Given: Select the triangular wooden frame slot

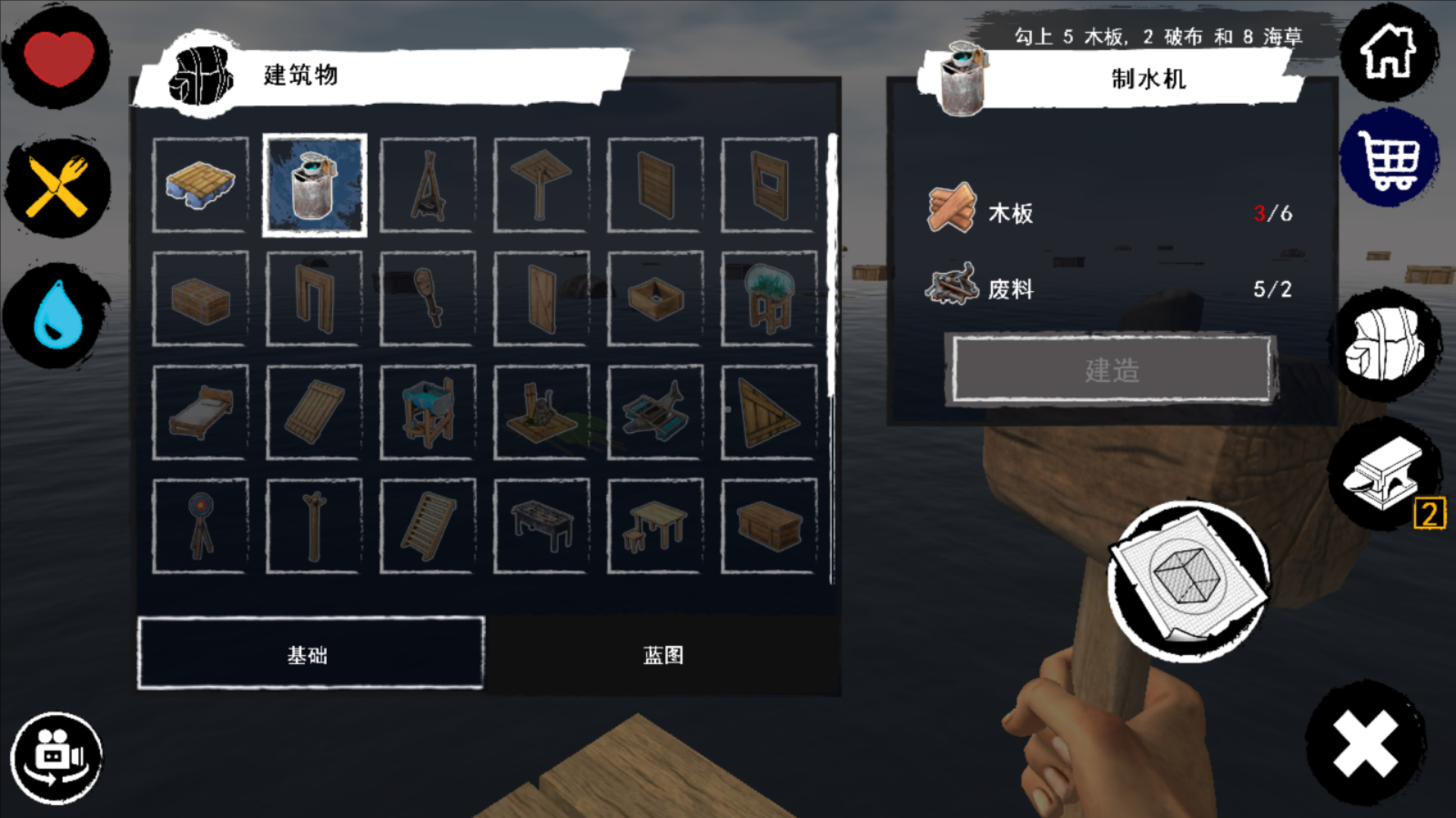Looking at the screenshot, I should click(769, 412).
